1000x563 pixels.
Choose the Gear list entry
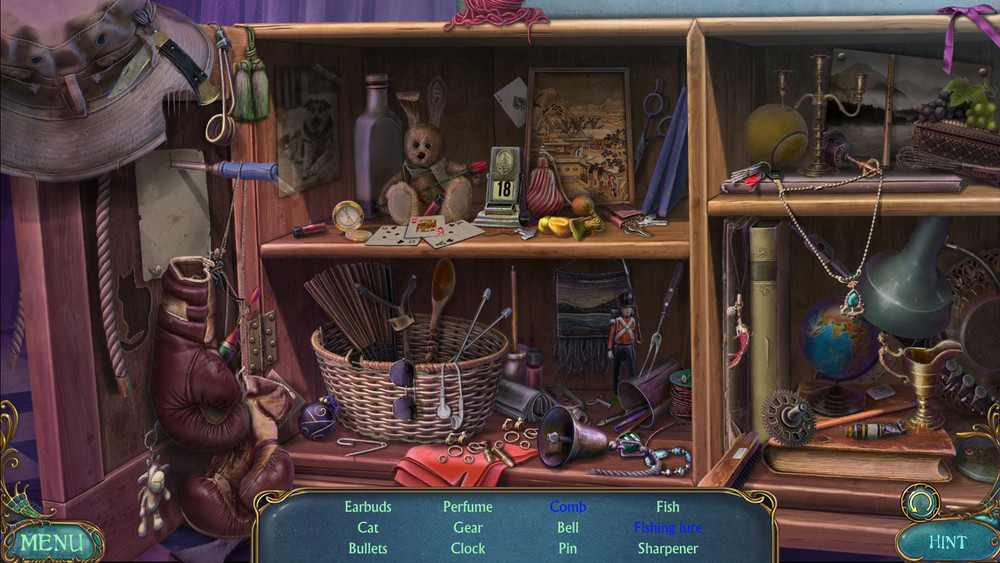point(468,527)
